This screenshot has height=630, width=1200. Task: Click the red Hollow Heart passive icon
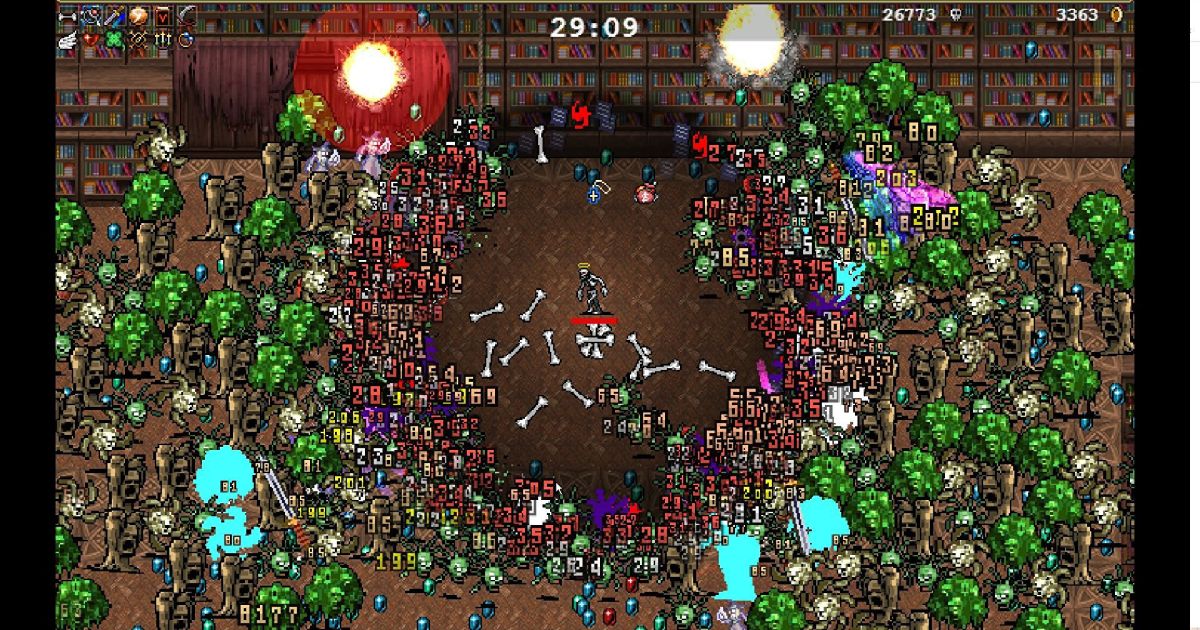point(91,39)
